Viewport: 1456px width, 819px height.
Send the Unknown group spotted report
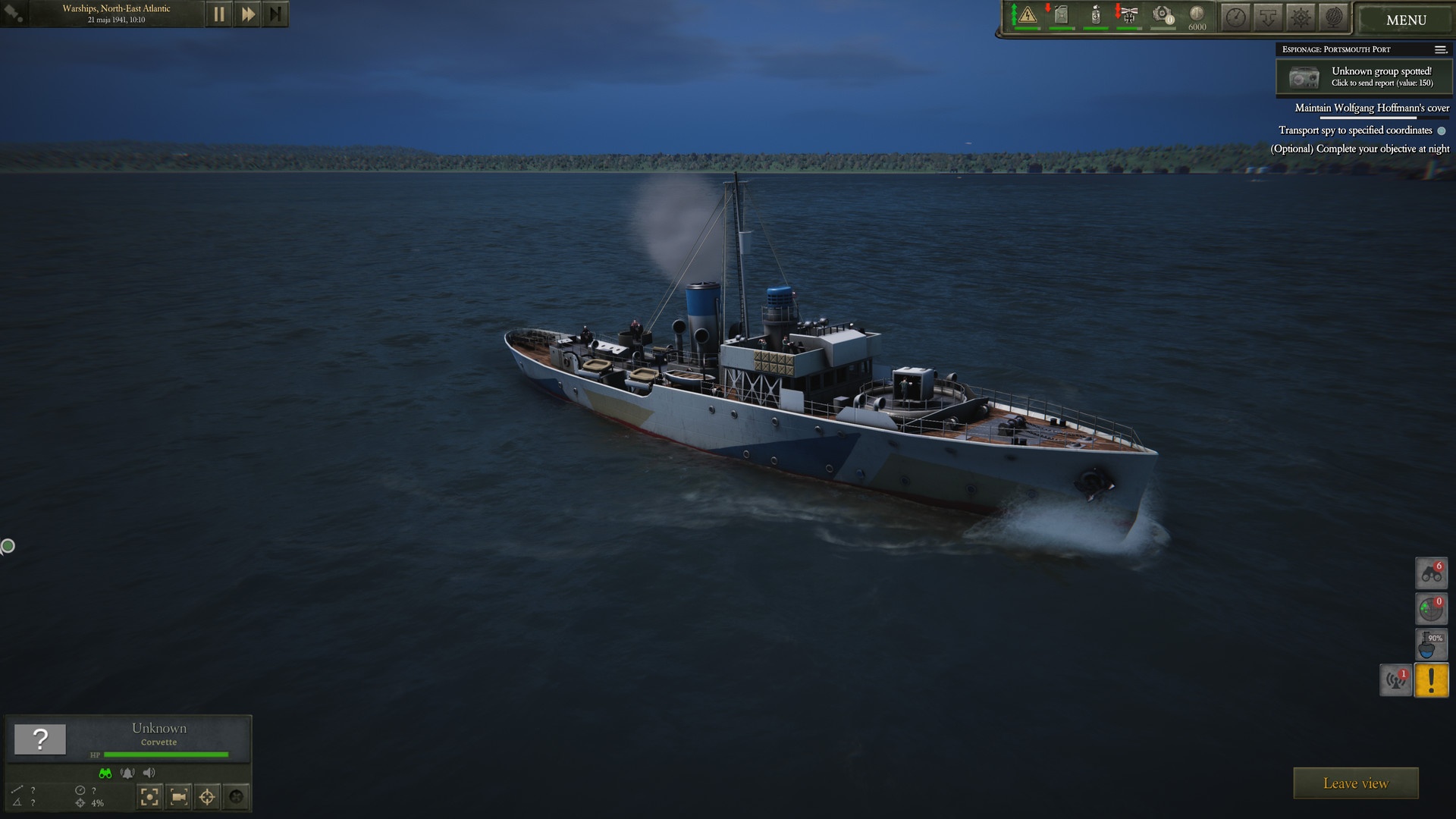coord(1363,77)
